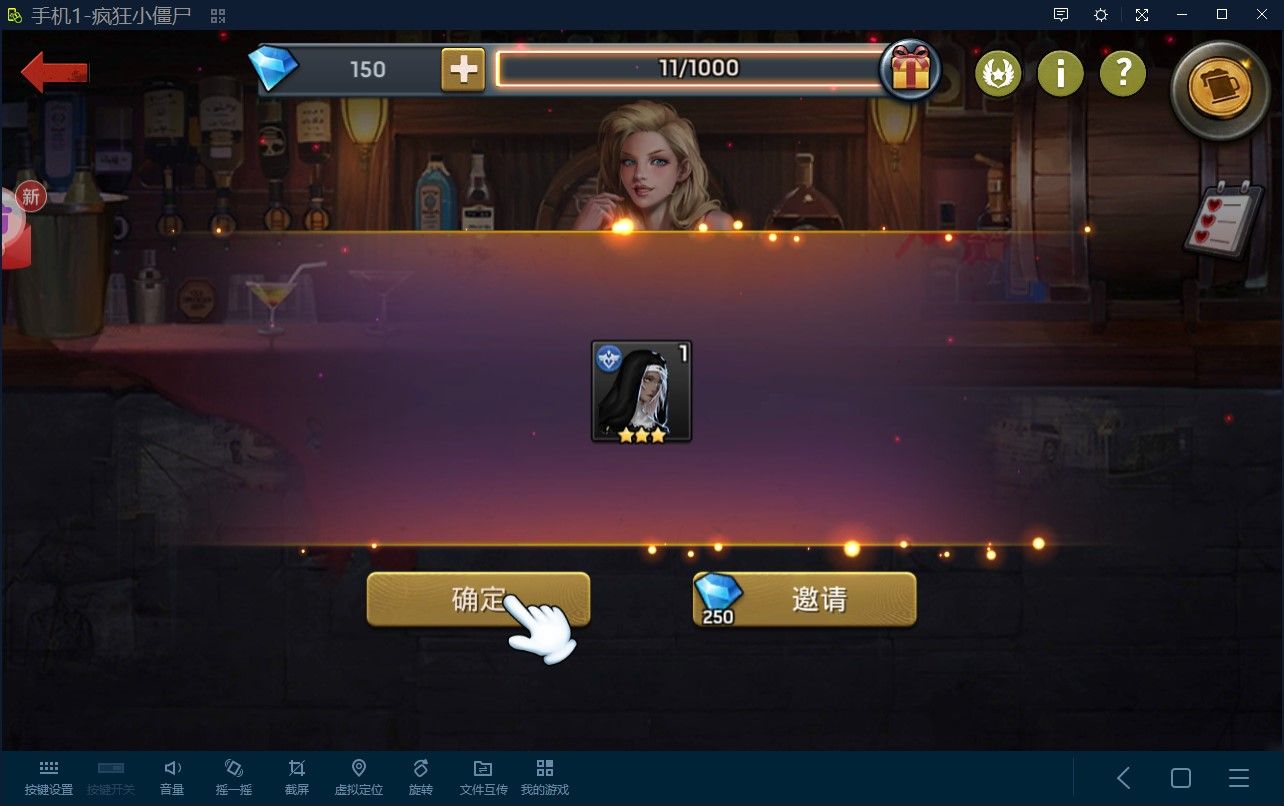Open the 按键设置 keymap settings
The width and height of the screenshot is (1284, 806).
[48, 775]
